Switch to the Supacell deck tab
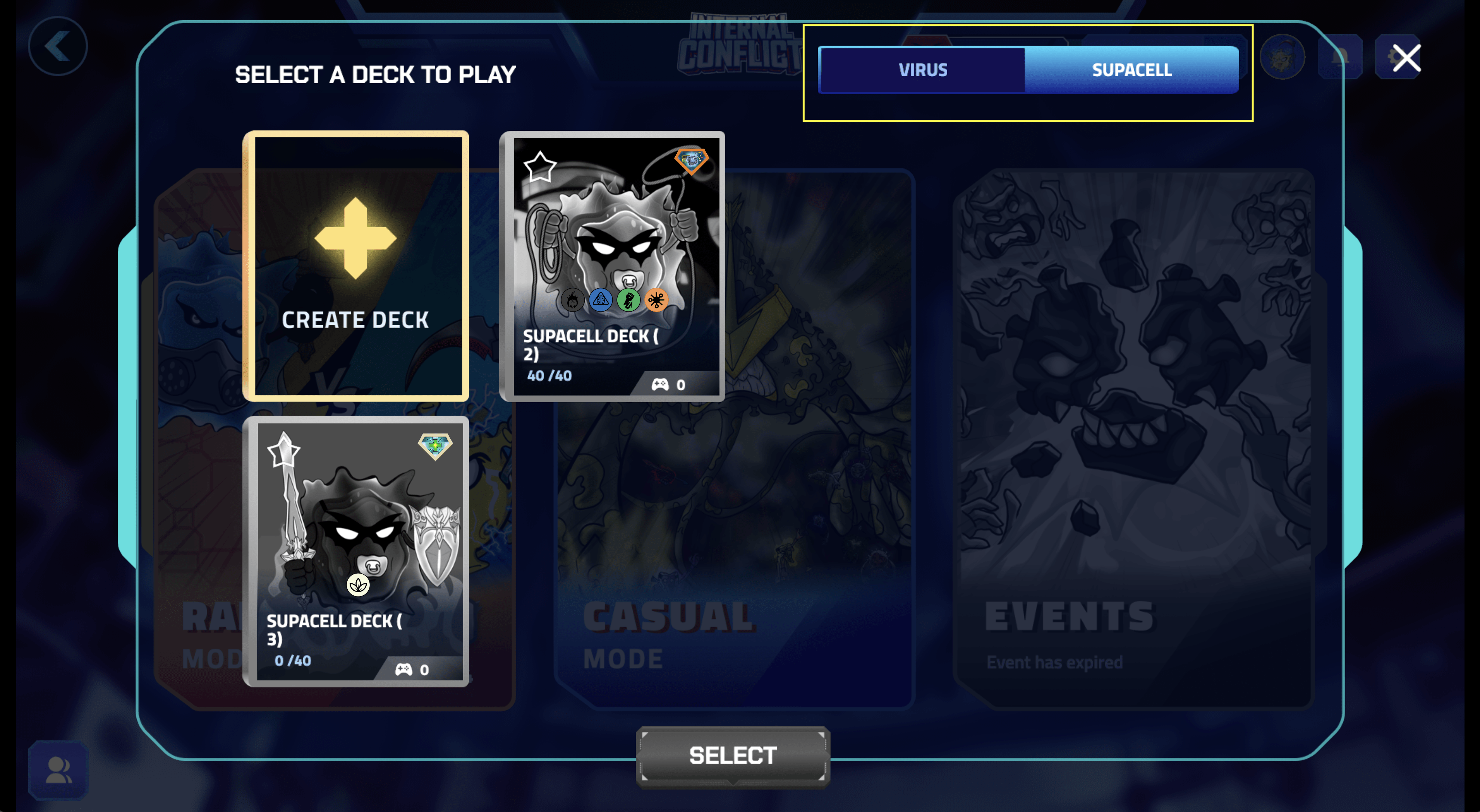The image size is (1480, 812). pos(1131,70)
